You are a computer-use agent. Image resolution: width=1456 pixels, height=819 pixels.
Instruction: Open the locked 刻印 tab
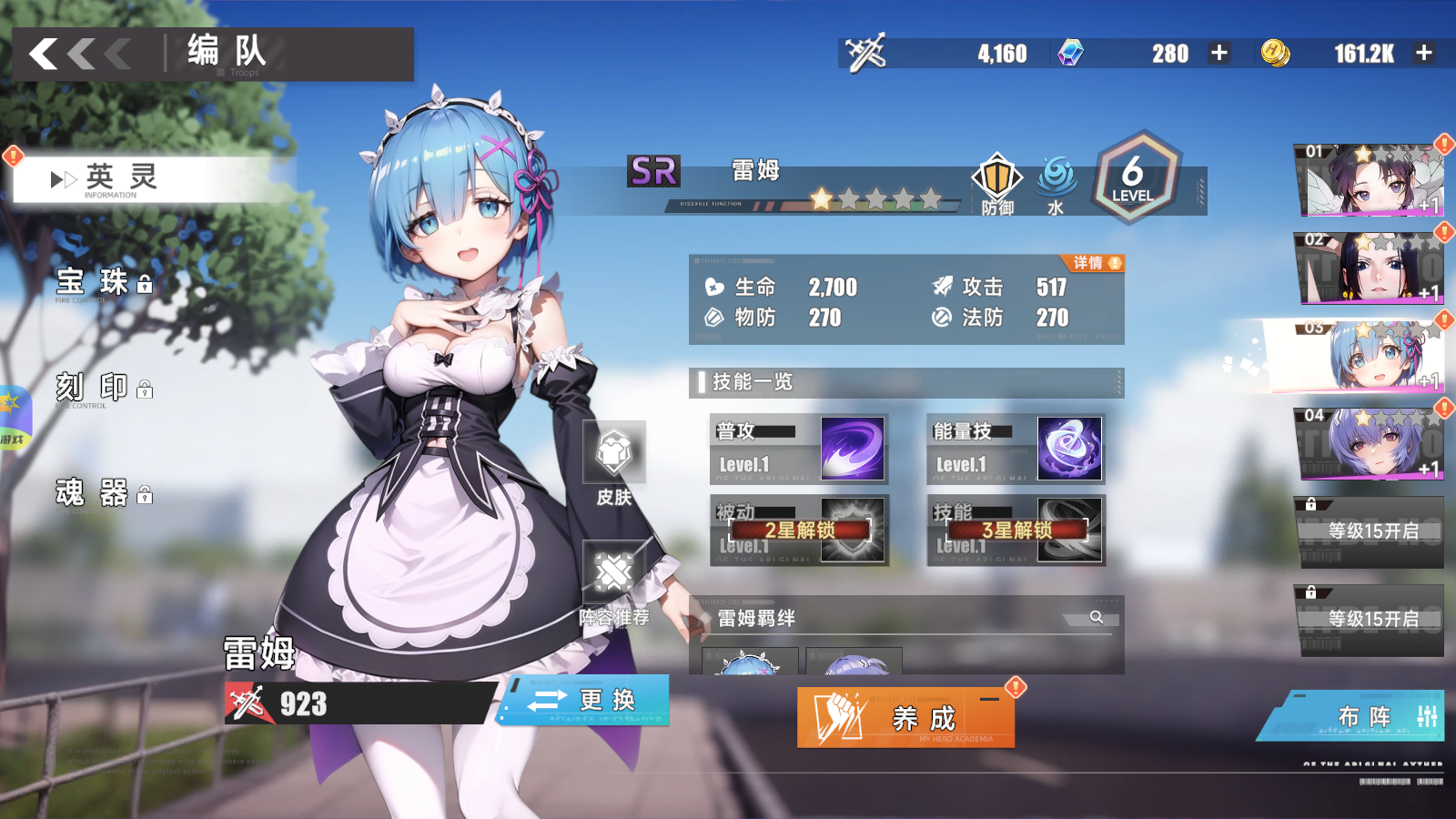(103, 388)
